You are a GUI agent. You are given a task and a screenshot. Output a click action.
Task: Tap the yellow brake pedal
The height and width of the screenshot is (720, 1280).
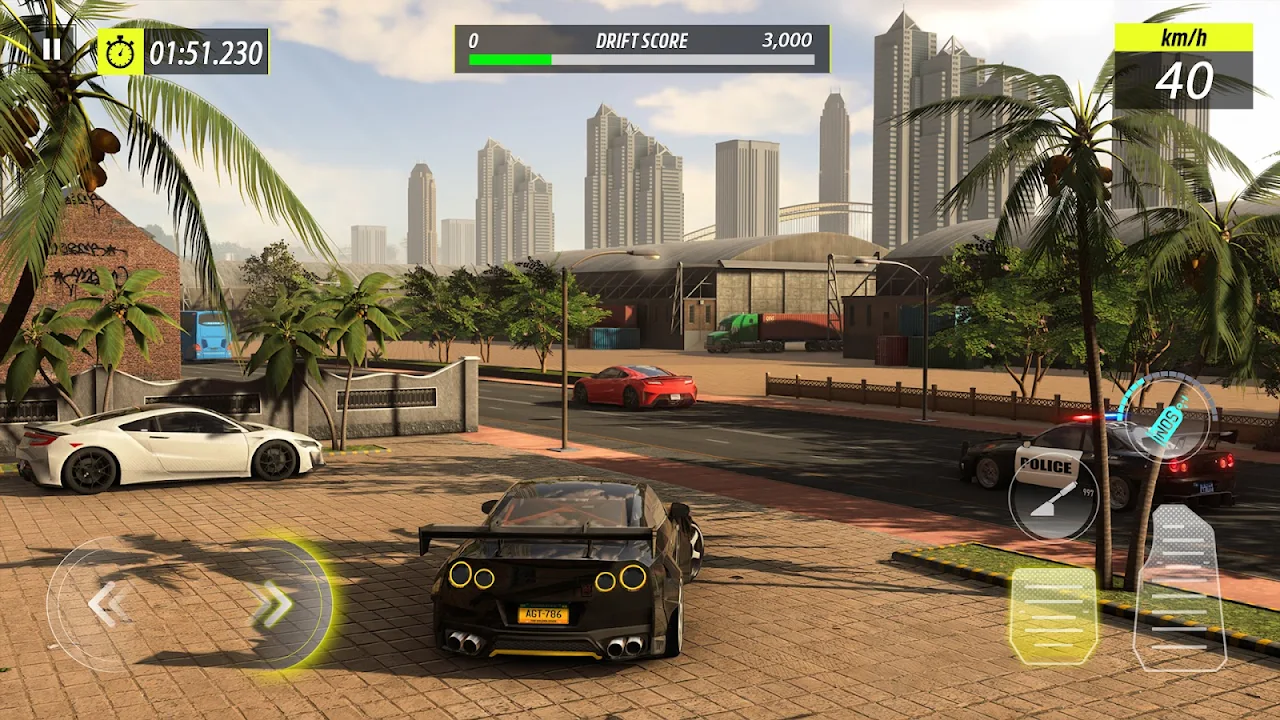1053,615
